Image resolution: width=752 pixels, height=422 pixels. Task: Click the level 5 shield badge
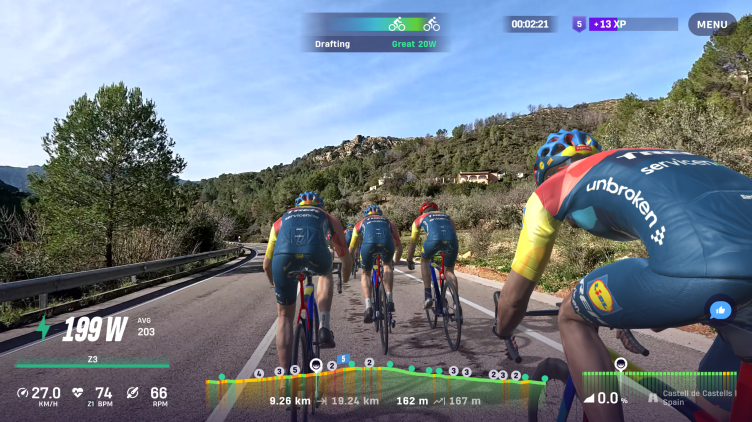coord(578,24)
